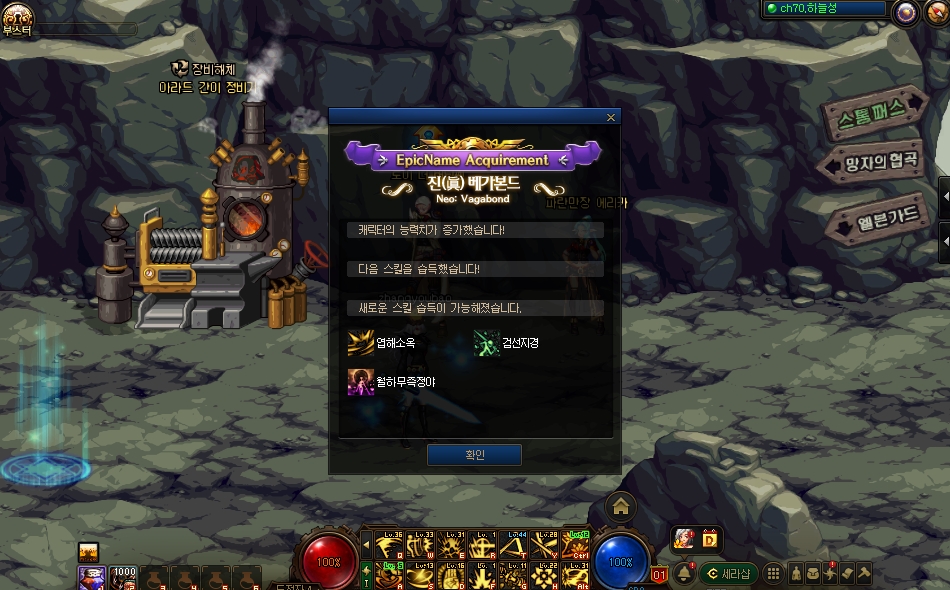The image size is (950, 590).
Task: Confirm the Neo: Vagabond dialog with 확인
Action: 474,455
